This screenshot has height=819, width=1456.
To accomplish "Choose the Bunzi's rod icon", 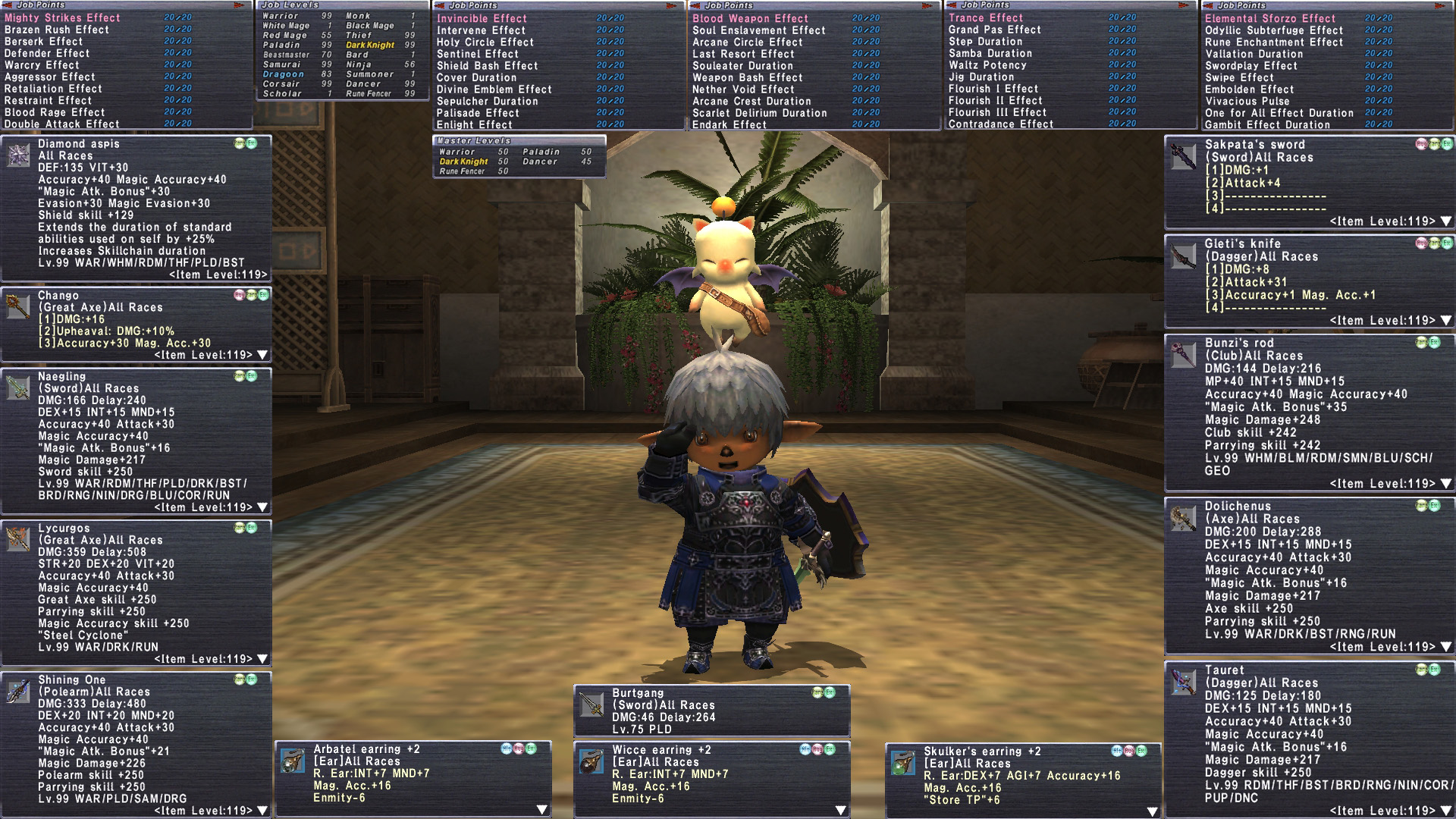I will pos(1183,354).
